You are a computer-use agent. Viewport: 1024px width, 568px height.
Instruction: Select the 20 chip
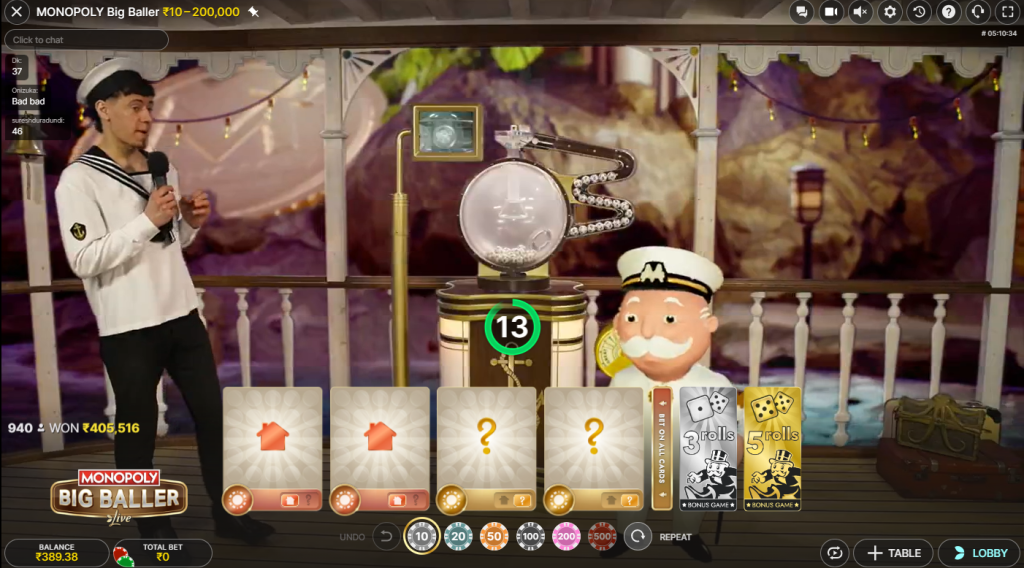(458, 537)
